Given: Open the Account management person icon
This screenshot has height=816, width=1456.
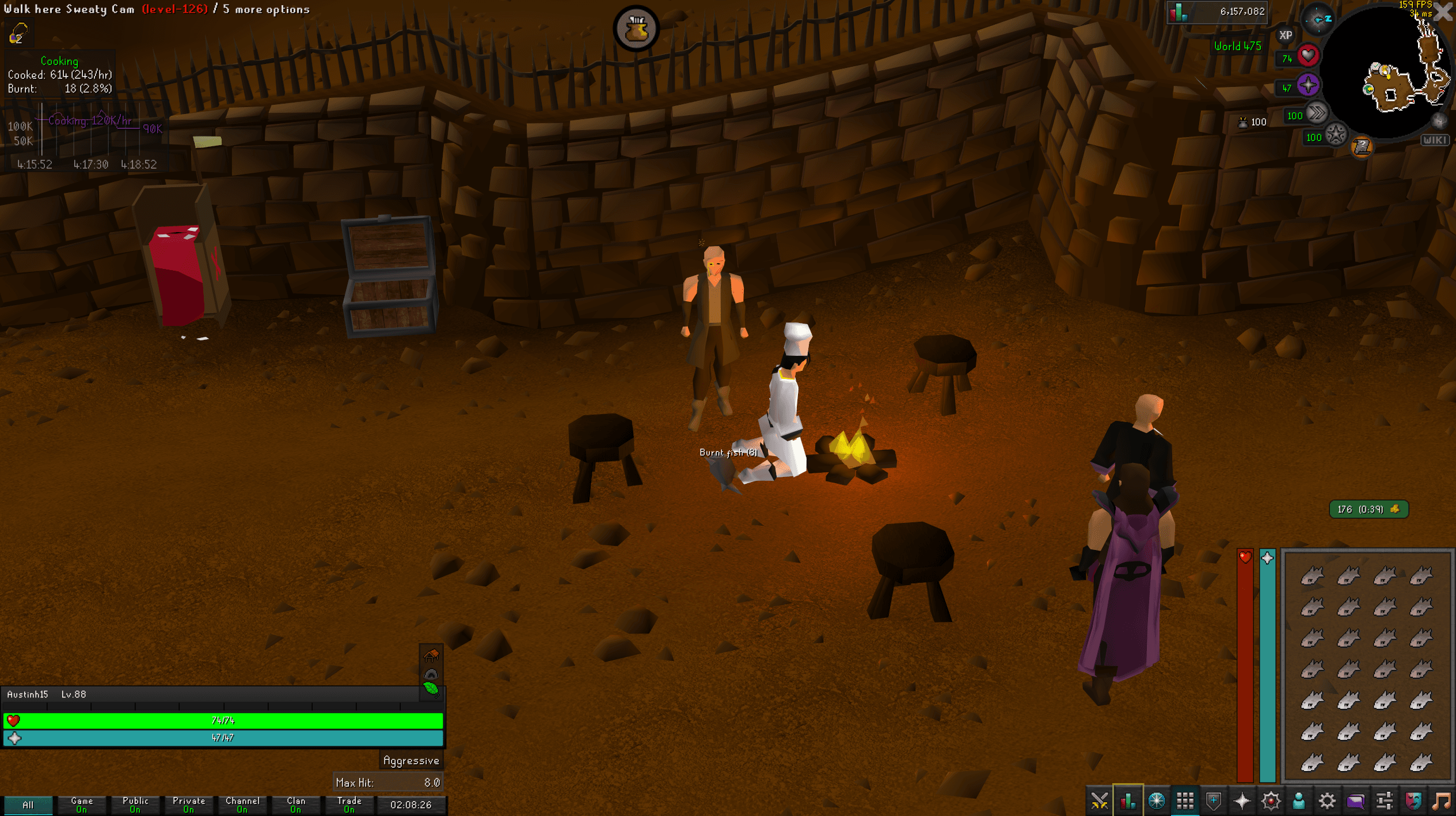Looking at the screenshot, I should click(1298, 800).
